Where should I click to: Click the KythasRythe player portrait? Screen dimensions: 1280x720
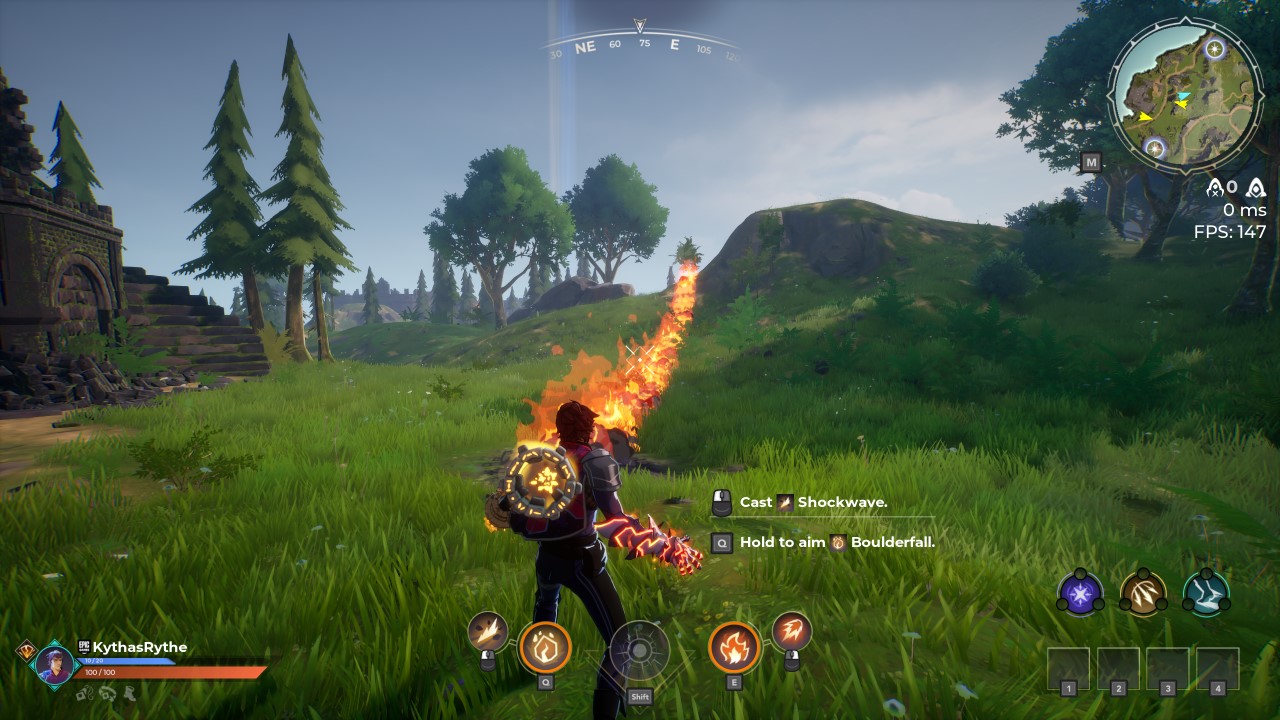[x=56, y=662]
